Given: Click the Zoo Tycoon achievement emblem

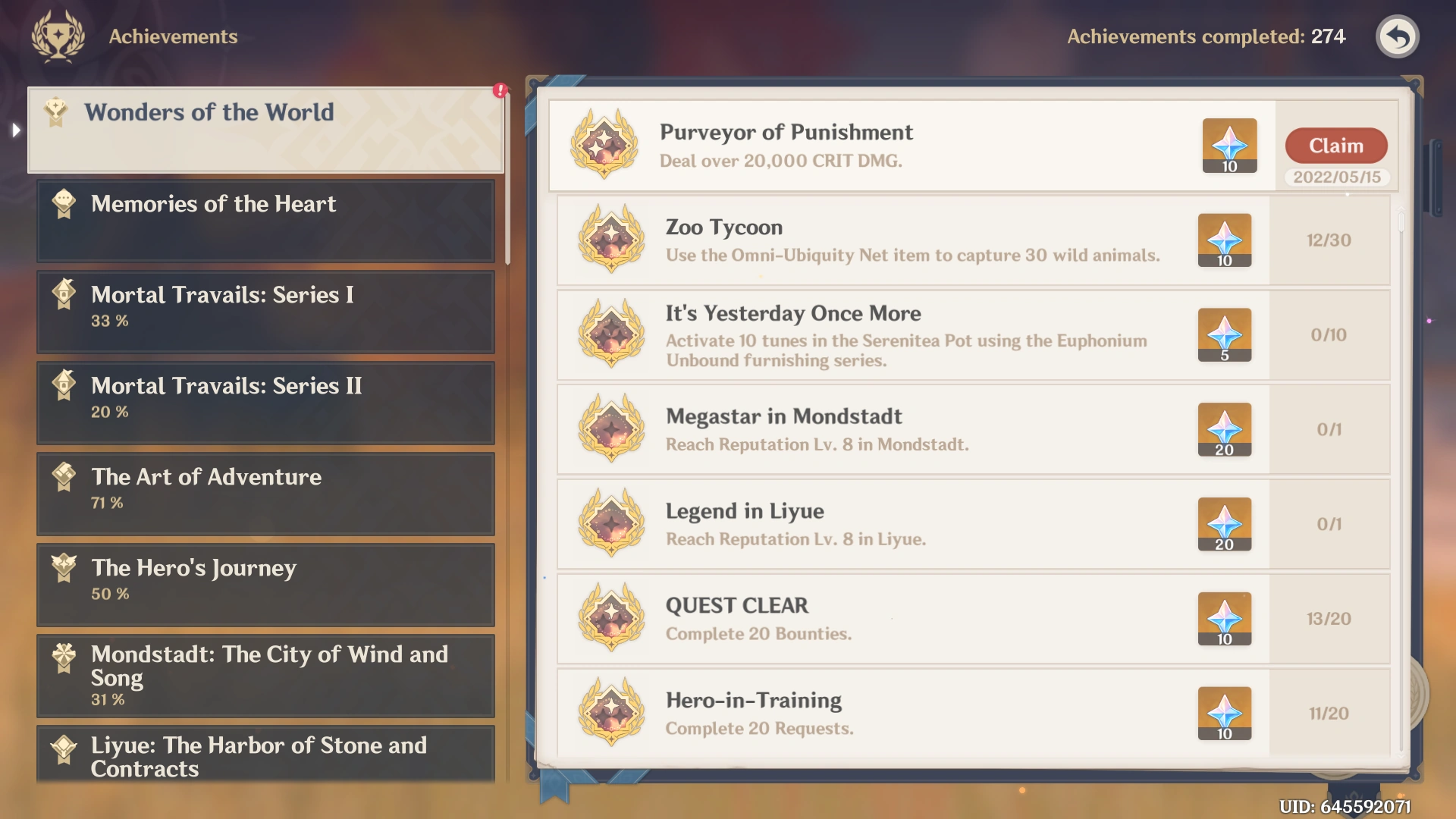Looking at the screenshot, I should click(x=612, y=240).
